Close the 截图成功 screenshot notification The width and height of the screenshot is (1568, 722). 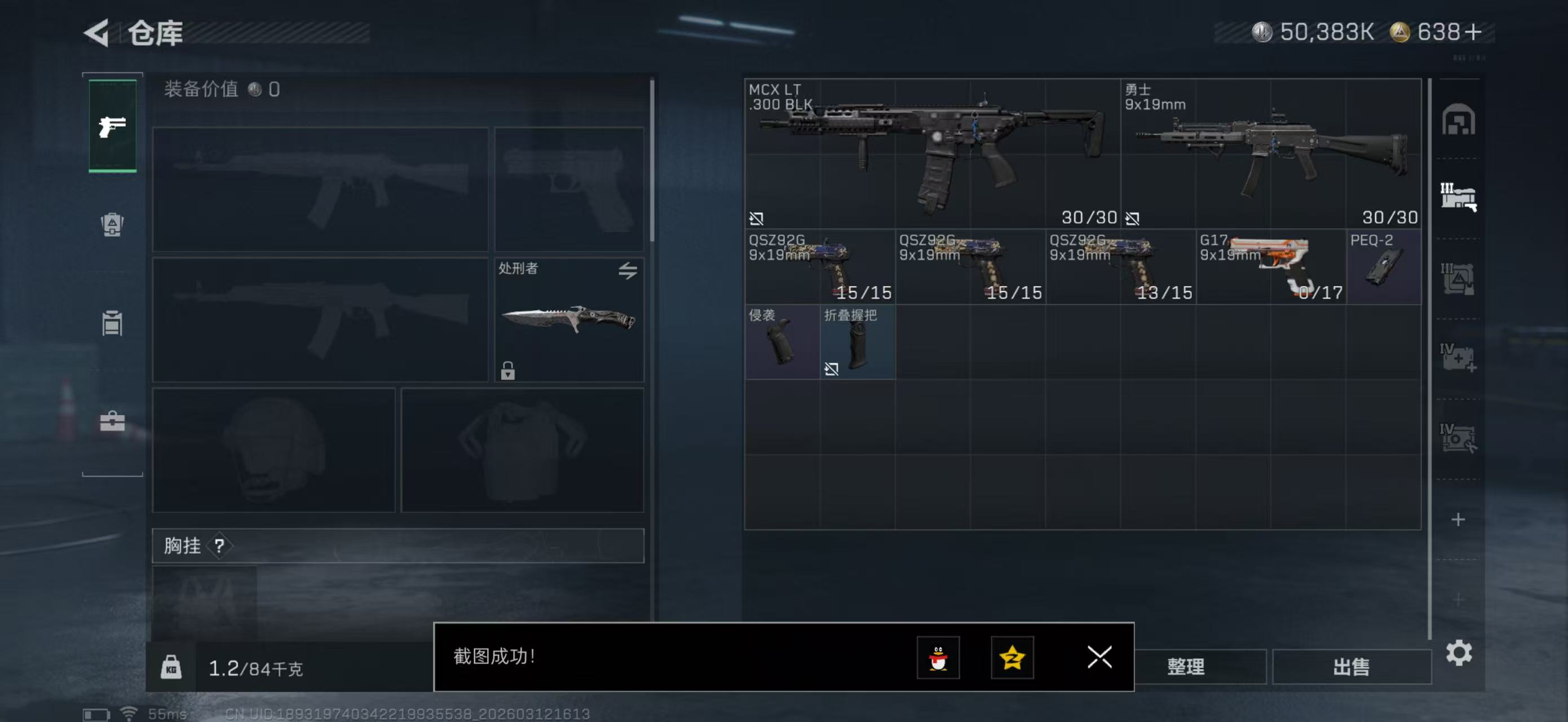click(x=1099, y=657)
